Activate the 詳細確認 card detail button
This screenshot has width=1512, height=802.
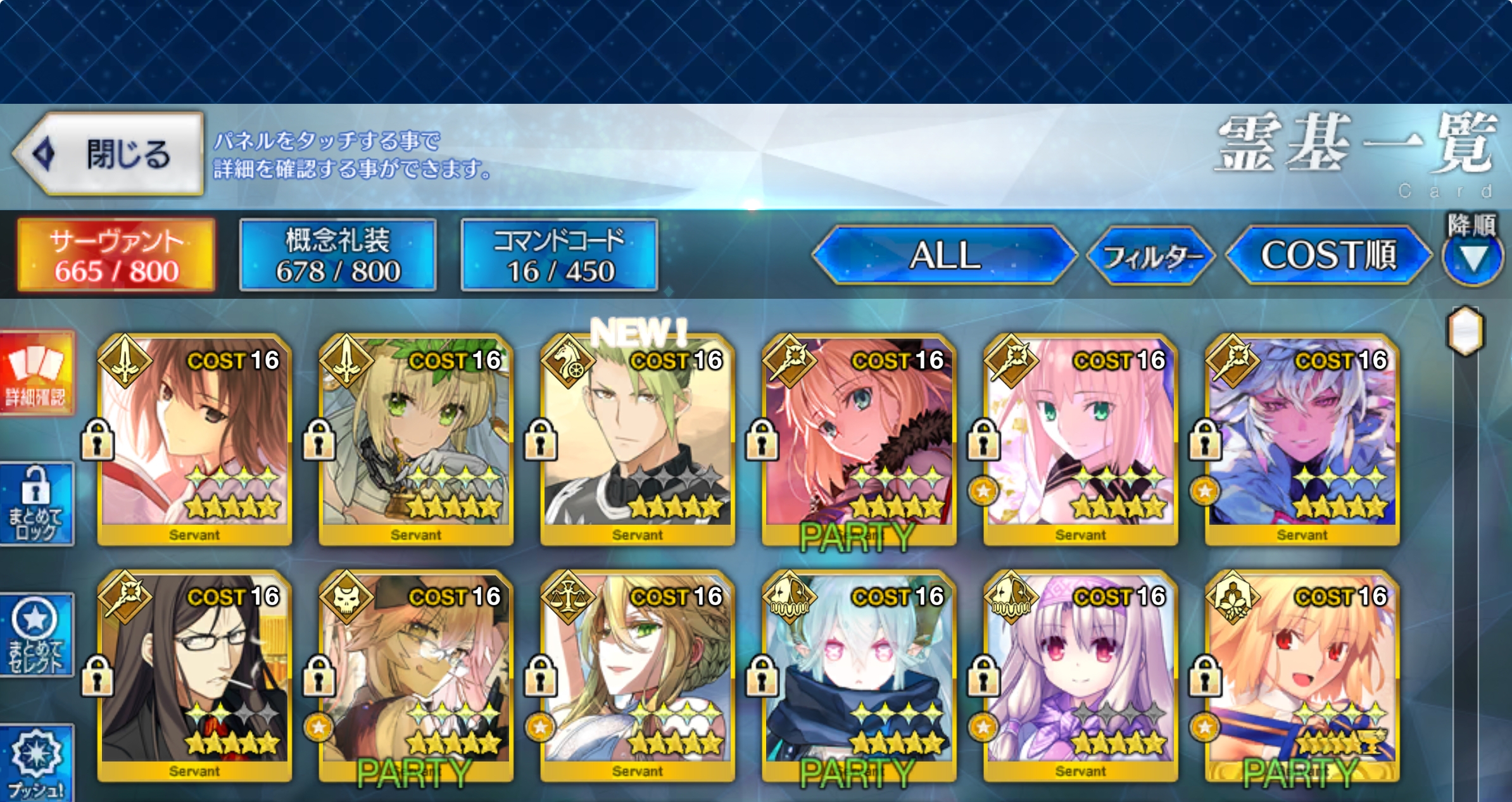tap(36, 372)
